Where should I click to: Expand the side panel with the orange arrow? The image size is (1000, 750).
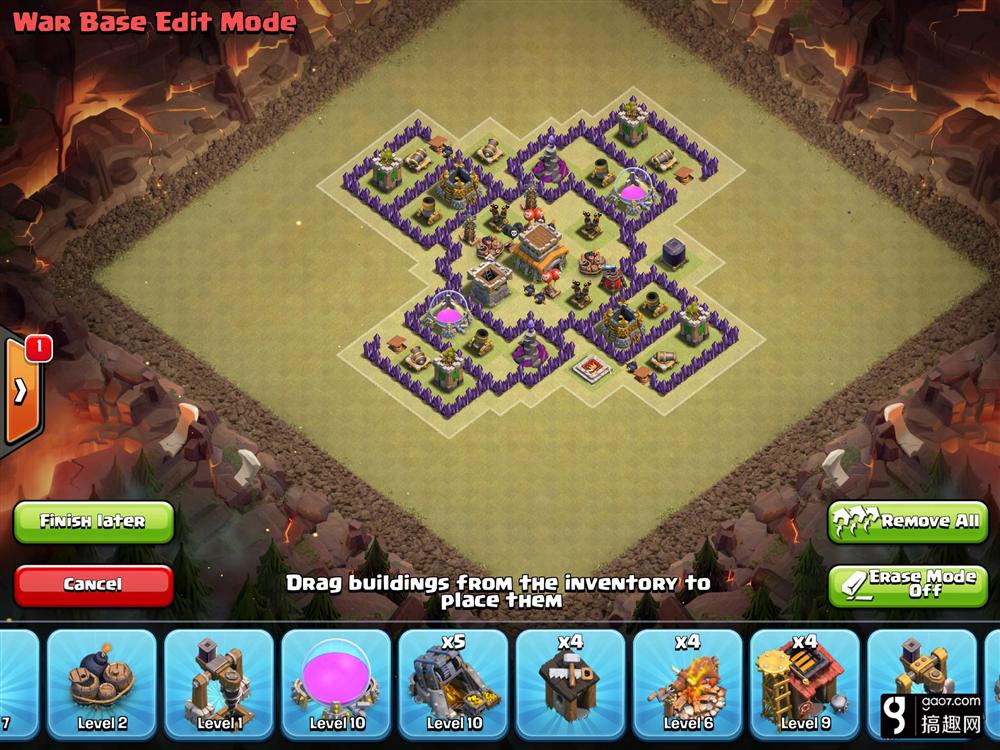click(21, 390)
